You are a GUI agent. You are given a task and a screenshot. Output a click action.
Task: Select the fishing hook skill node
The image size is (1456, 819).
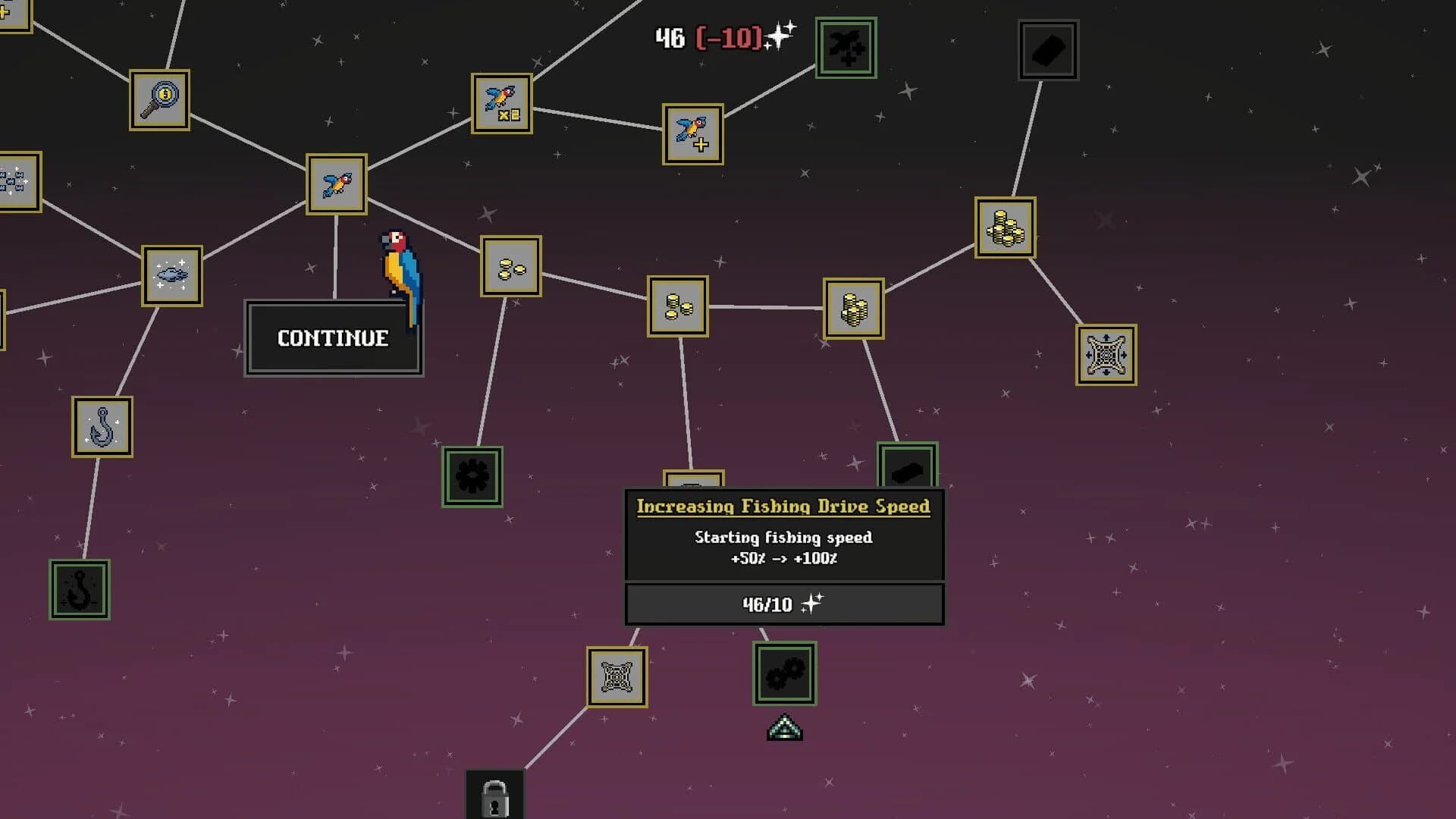[101, 425]
